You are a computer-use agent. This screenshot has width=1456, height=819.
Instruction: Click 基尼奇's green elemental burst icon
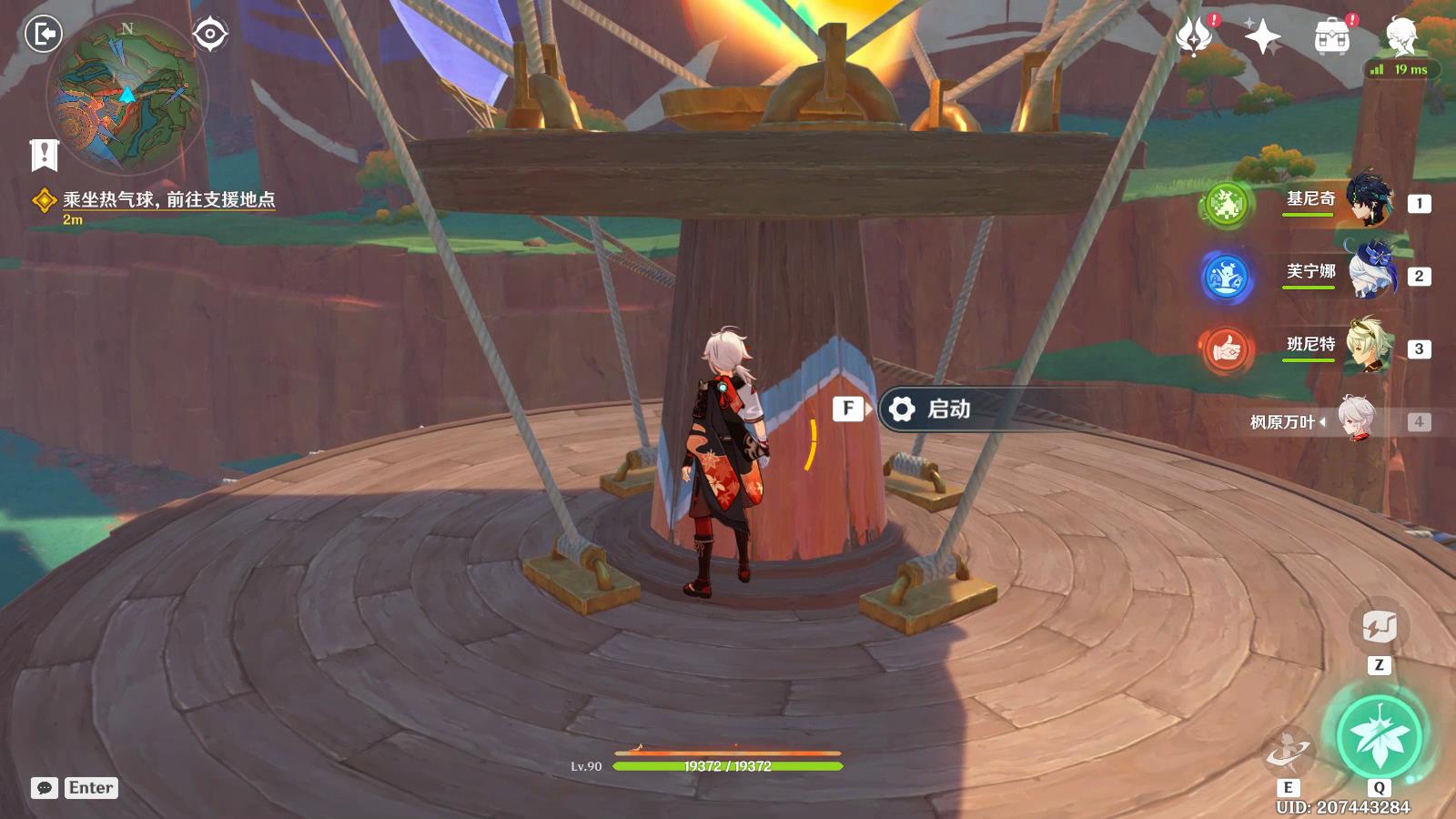pos(1225,203)
